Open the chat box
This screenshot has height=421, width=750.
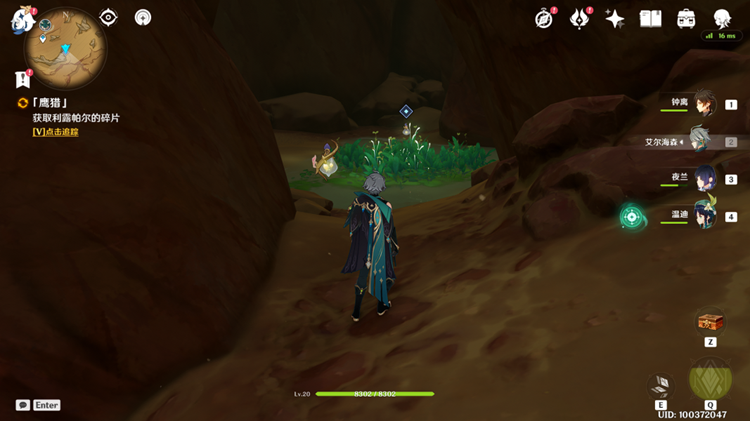tap(23, 405)
